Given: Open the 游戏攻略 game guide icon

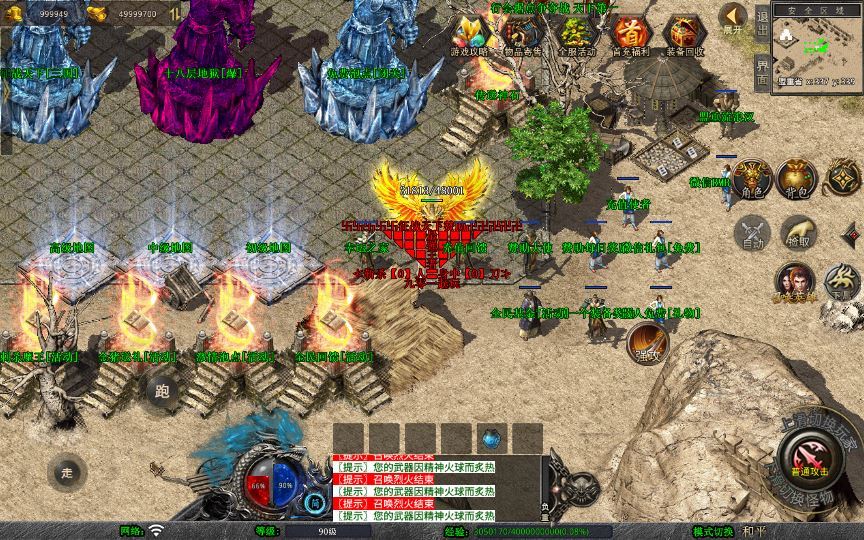Looking at the screenshot, I should point(469,33).
